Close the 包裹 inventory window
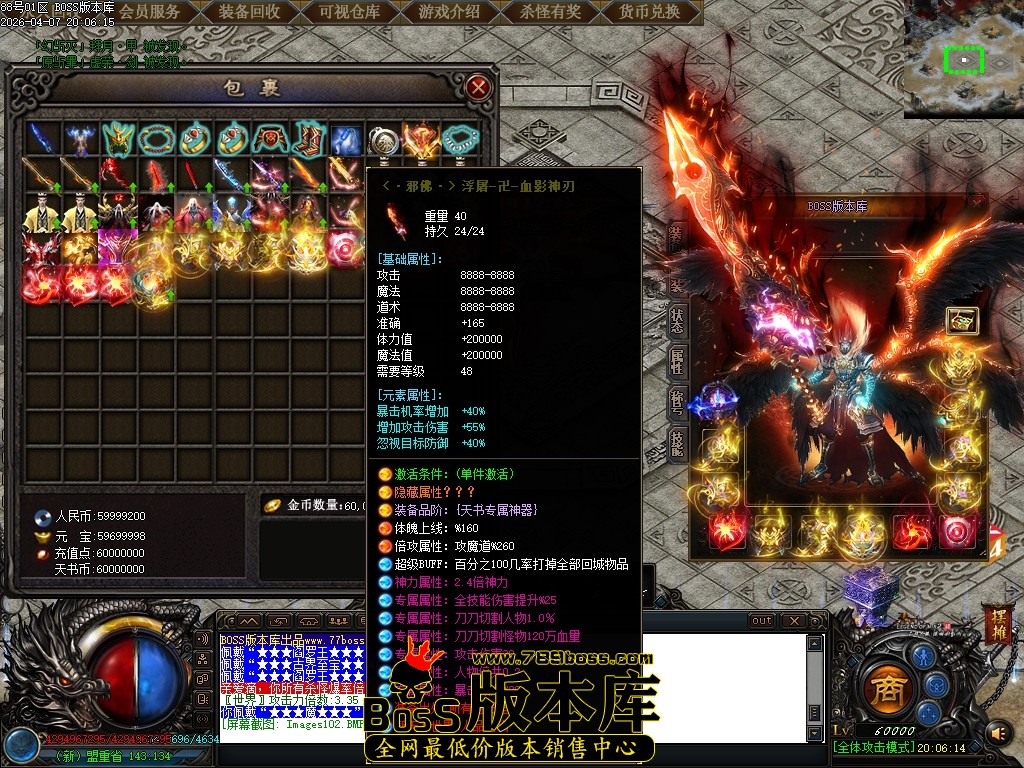 pos(479,87)
